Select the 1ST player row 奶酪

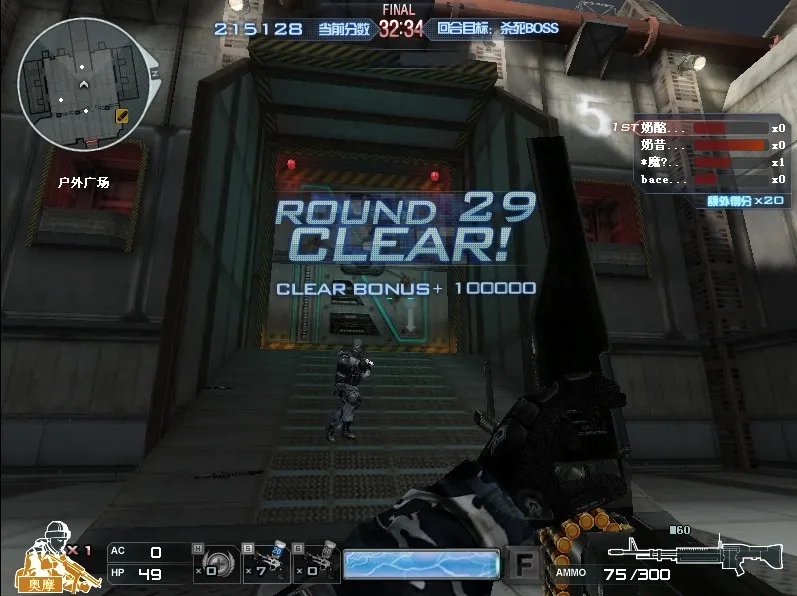click(700, 129)
